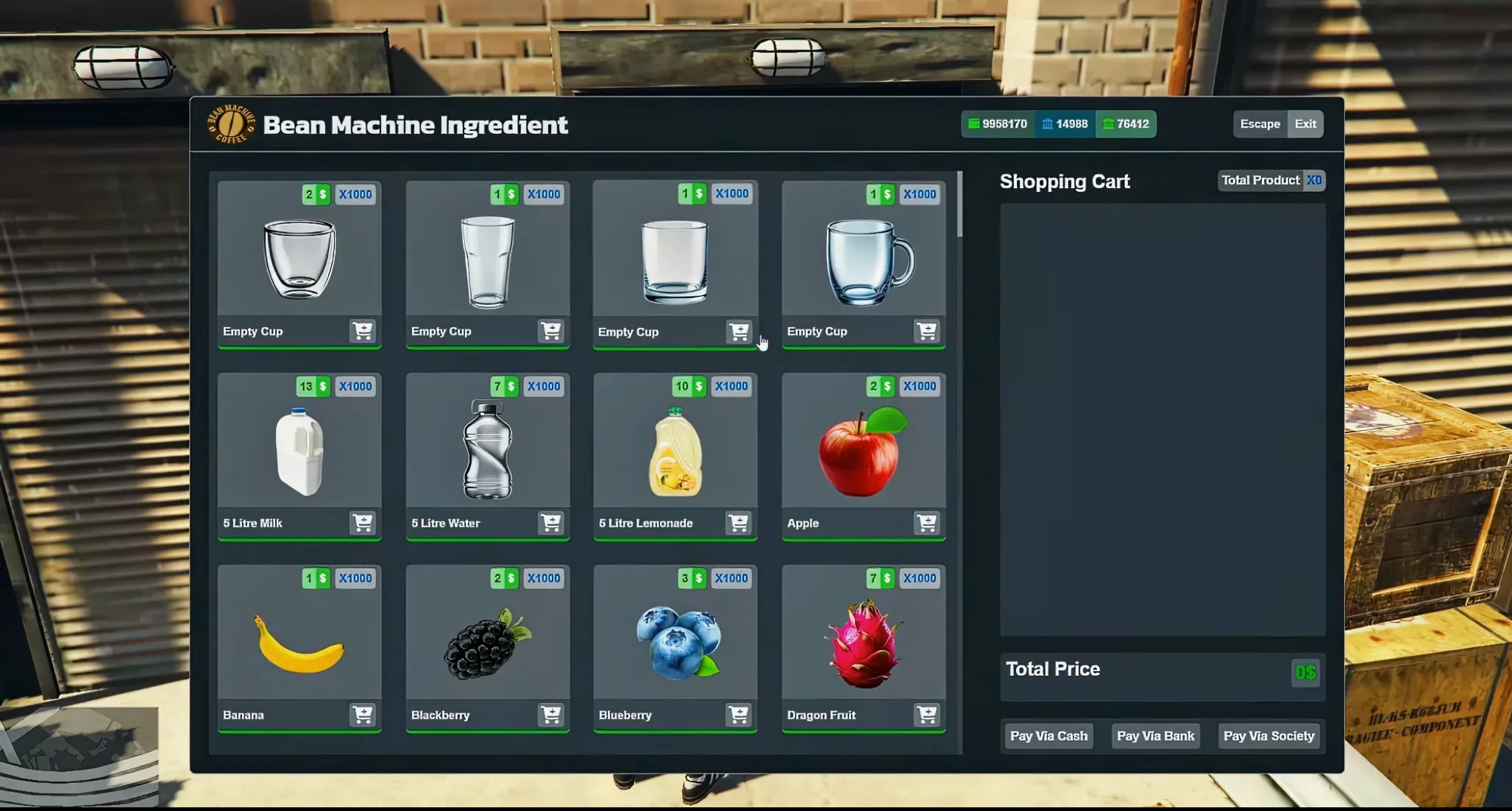Add 5 Litre Milk to cart
1512x811 pixels.
click(363, 523)
